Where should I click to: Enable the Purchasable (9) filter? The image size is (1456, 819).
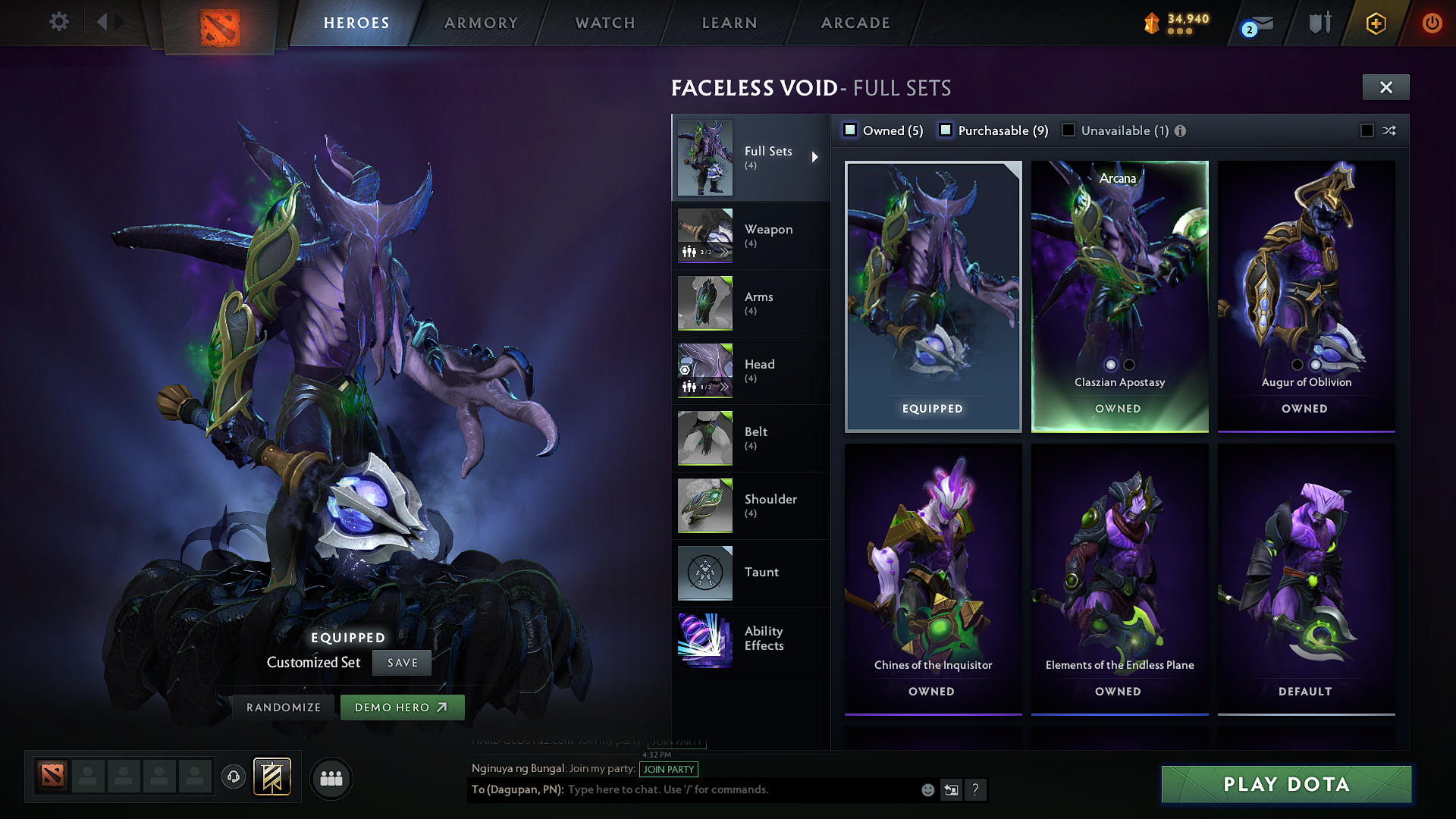946,130
